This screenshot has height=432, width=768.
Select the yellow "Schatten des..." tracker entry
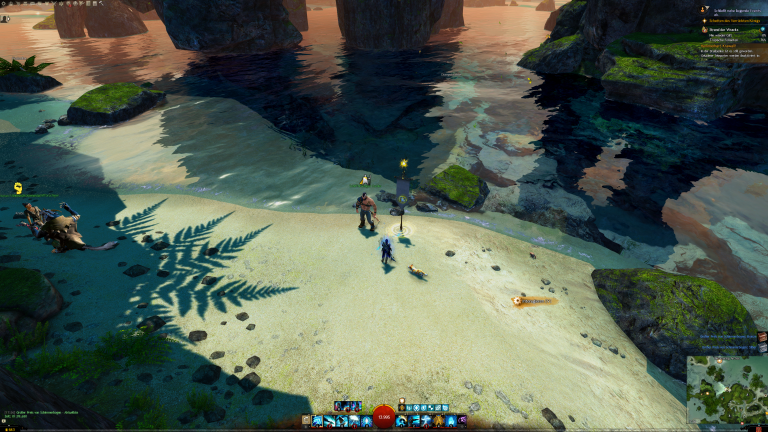click(x=740, y=19)
